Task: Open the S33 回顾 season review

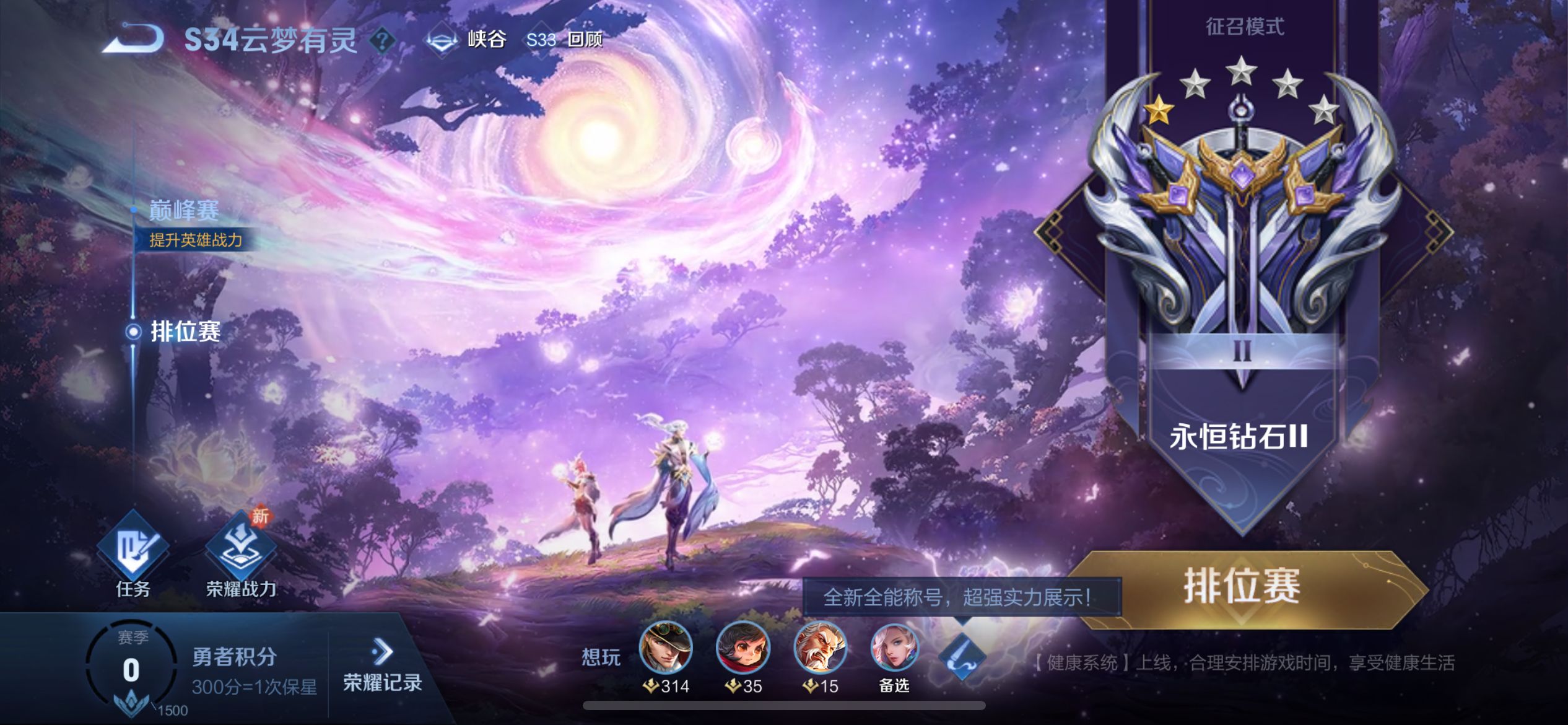Action: [x=564, y=40]
